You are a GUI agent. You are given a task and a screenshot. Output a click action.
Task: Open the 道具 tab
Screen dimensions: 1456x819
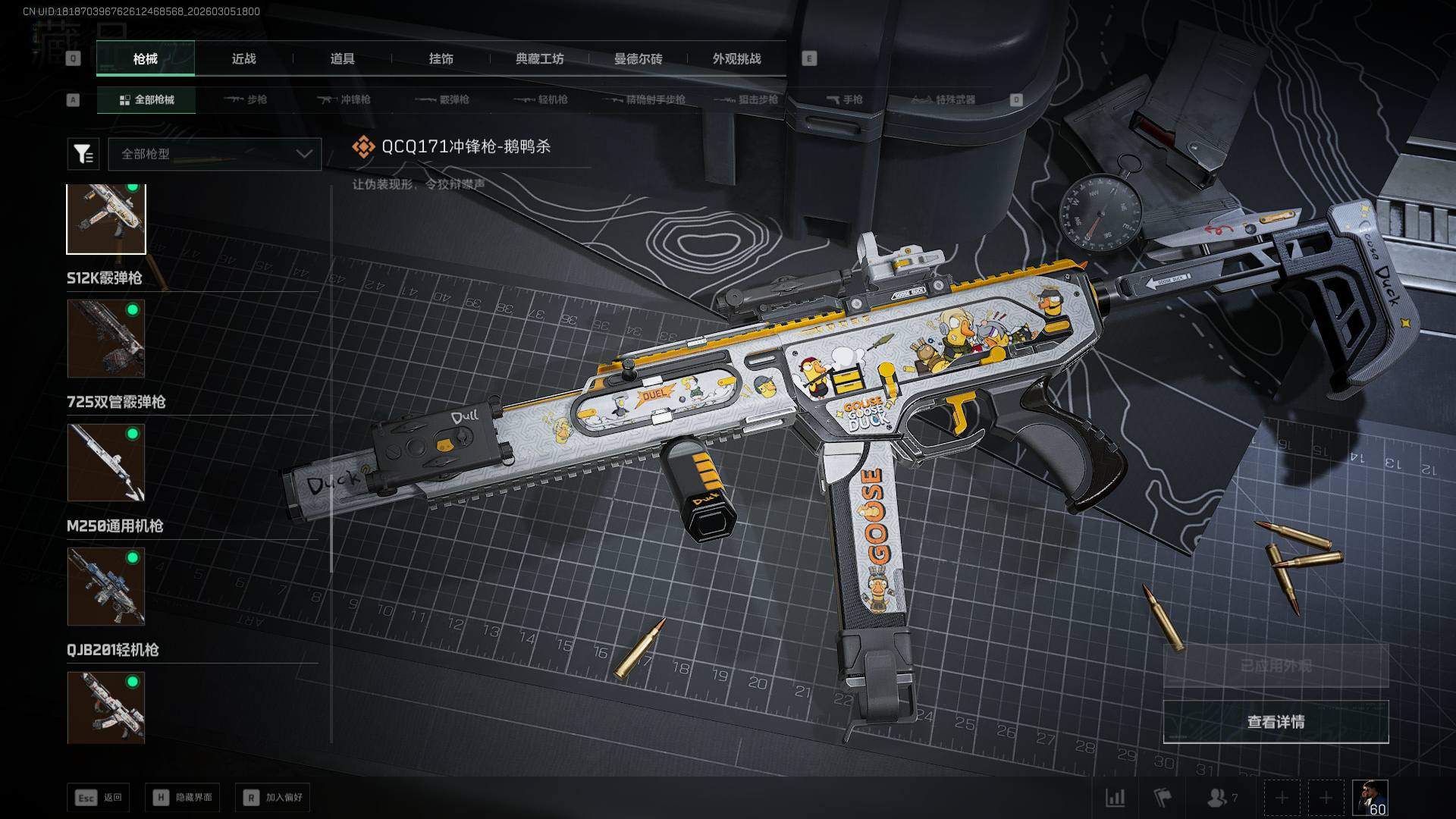342,58
